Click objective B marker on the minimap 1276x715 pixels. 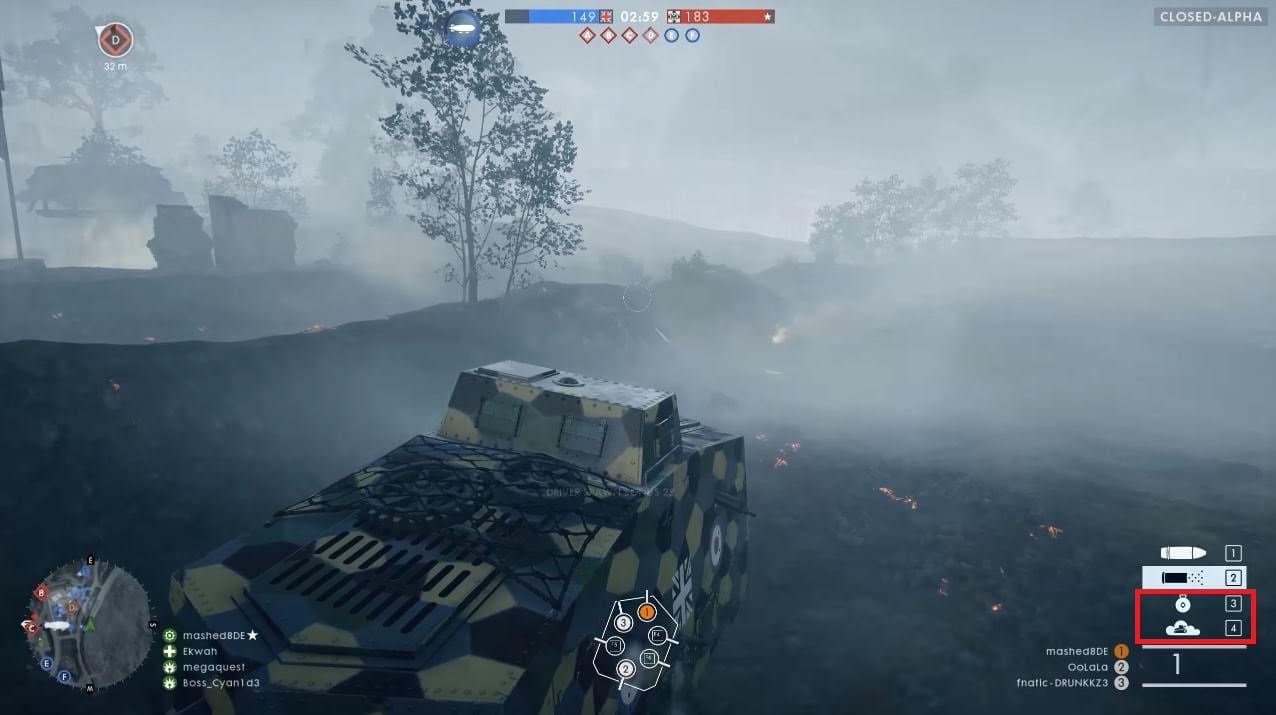[41, 593]
